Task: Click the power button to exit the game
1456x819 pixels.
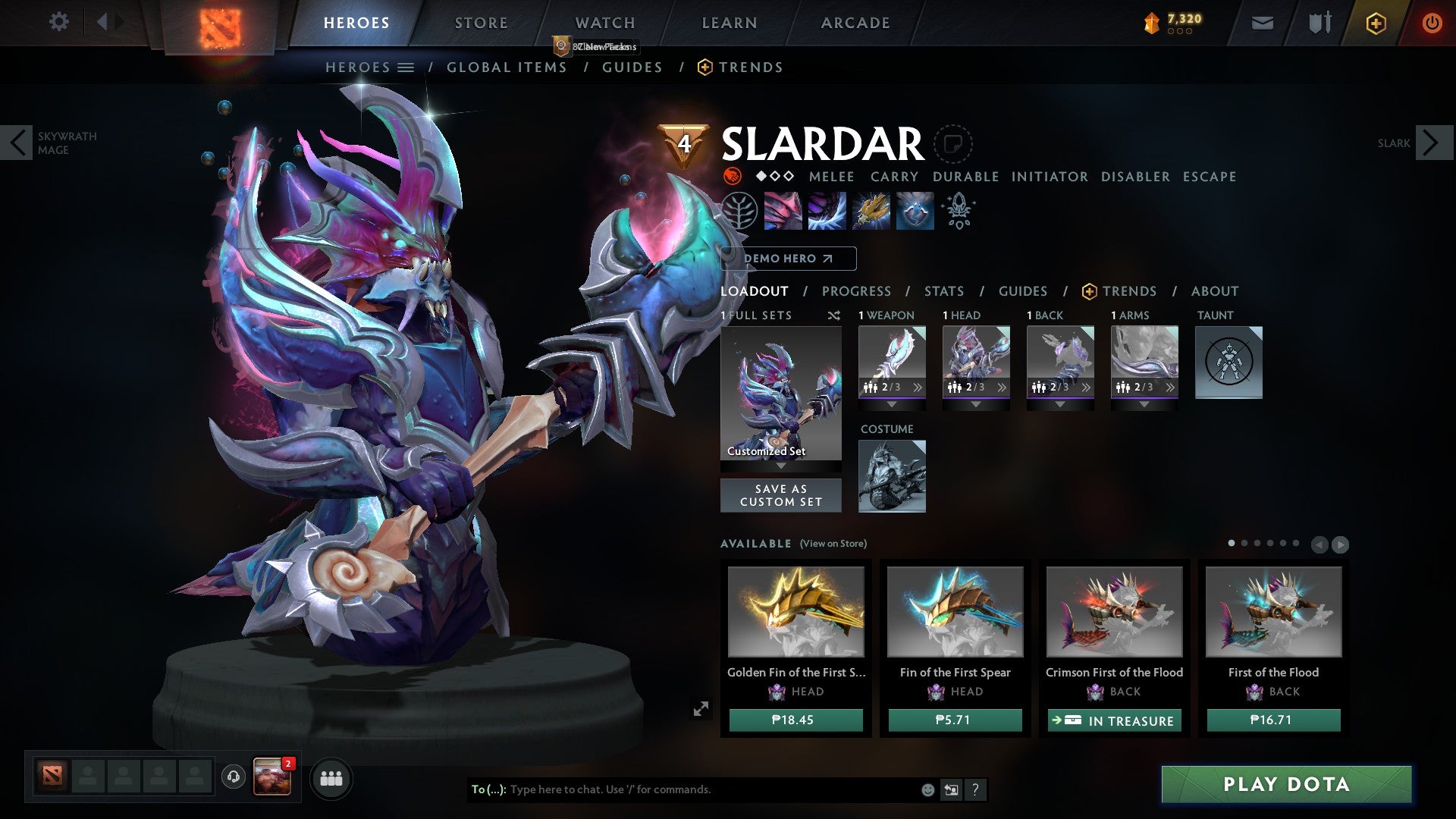Action: [x=1433, y=23]
